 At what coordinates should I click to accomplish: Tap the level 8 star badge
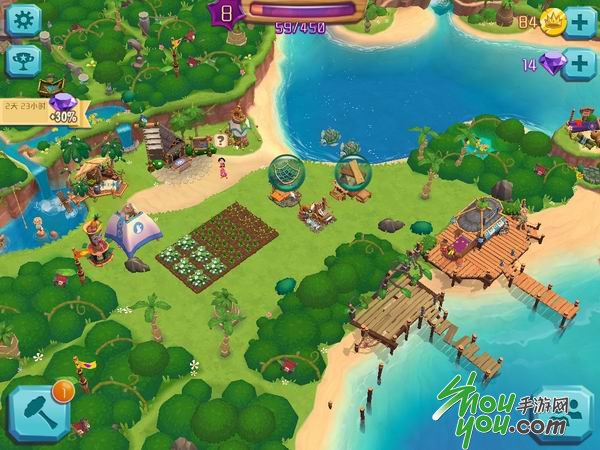coord(226,13)
